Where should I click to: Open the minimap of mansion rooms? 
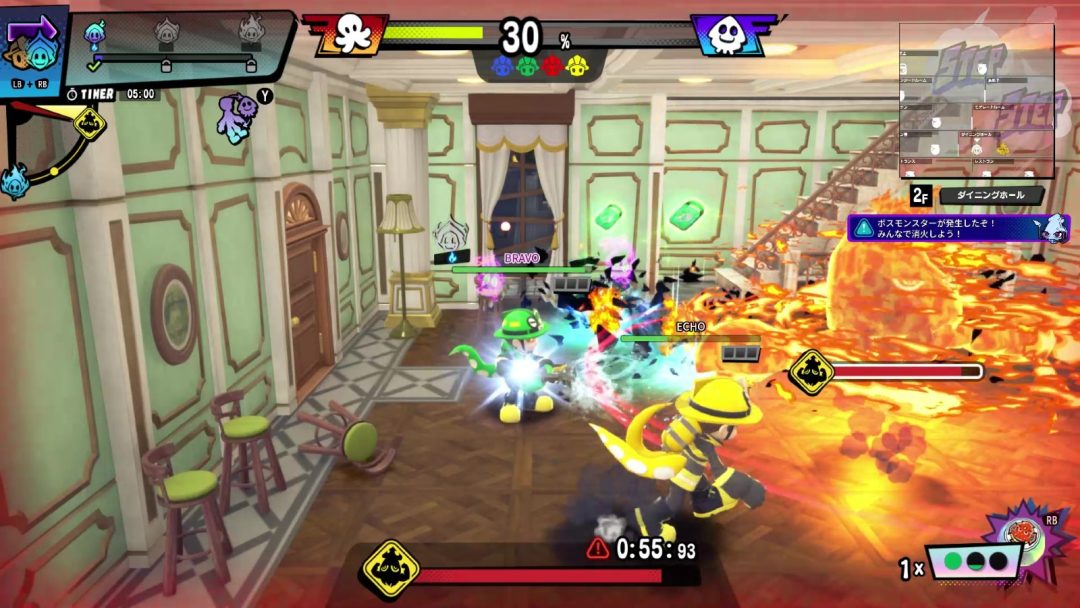pyautogui.click(x=976, y=101)
